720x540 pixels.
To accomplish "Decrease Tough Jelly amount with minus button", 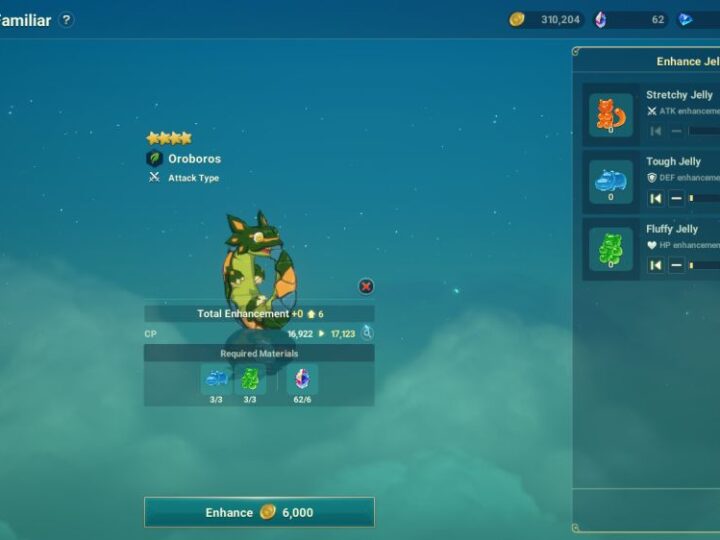I will click(x=676, y=198).
